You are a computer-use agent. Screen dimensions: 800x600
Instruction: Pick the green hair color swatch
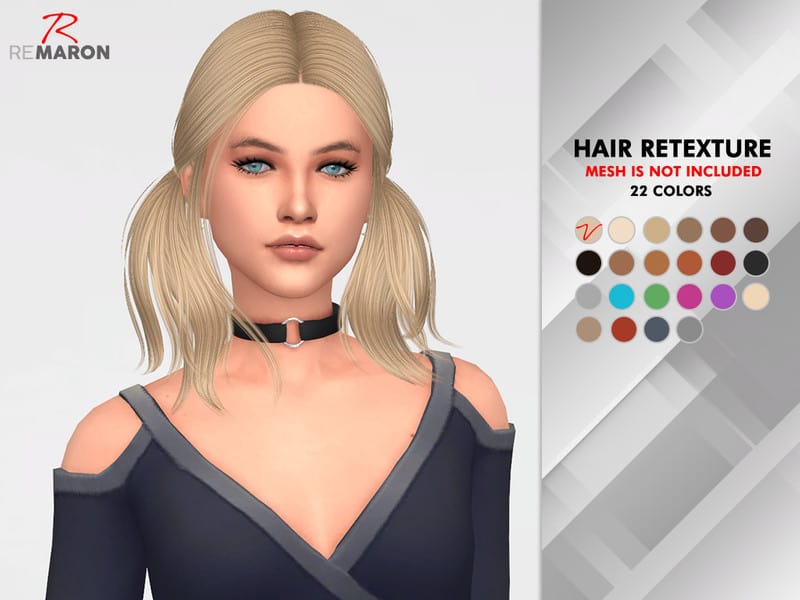pyautogui.click(x=656, y=296)
